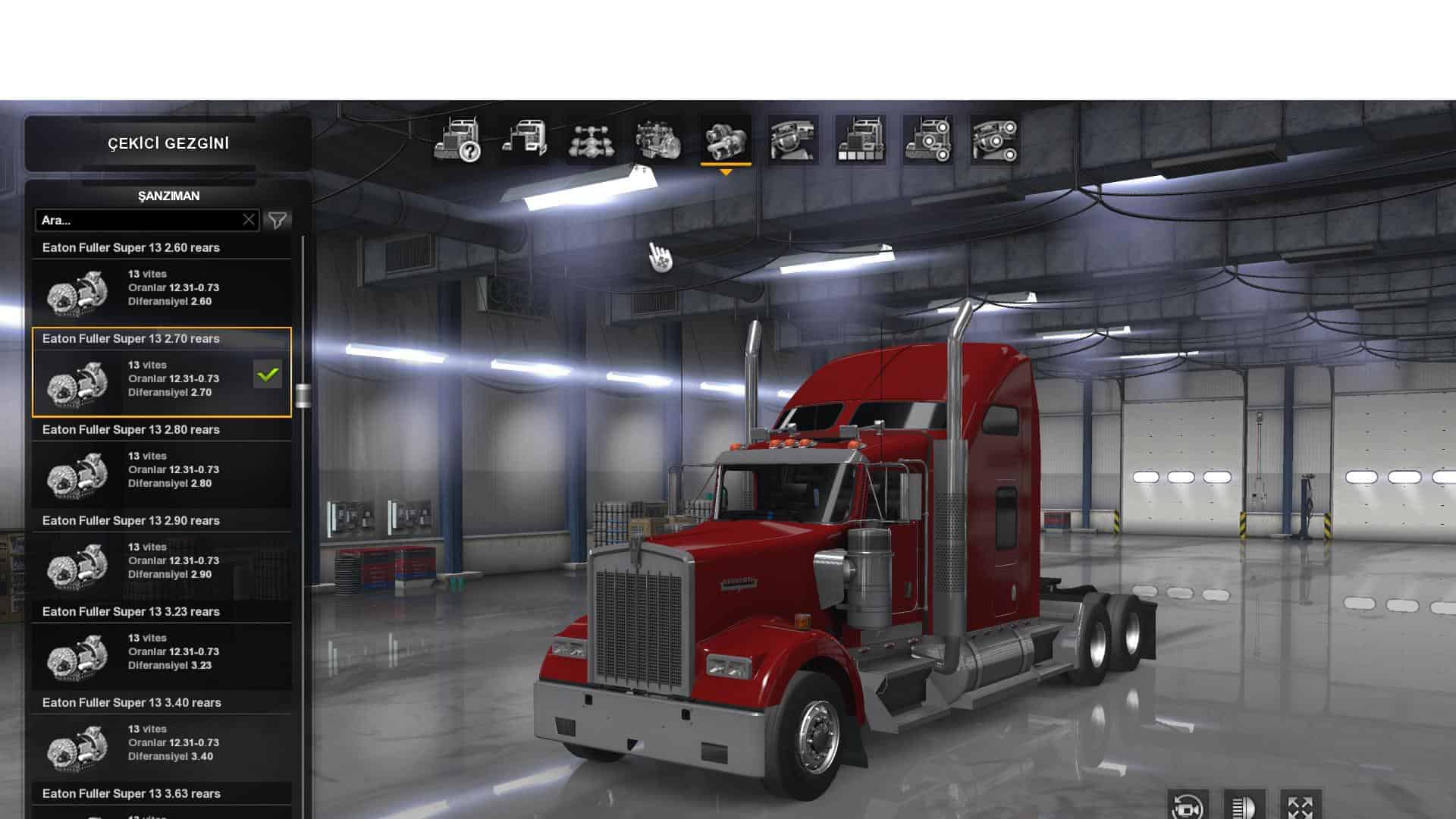Switch to the truck paint colors tab

coord(861,140)
